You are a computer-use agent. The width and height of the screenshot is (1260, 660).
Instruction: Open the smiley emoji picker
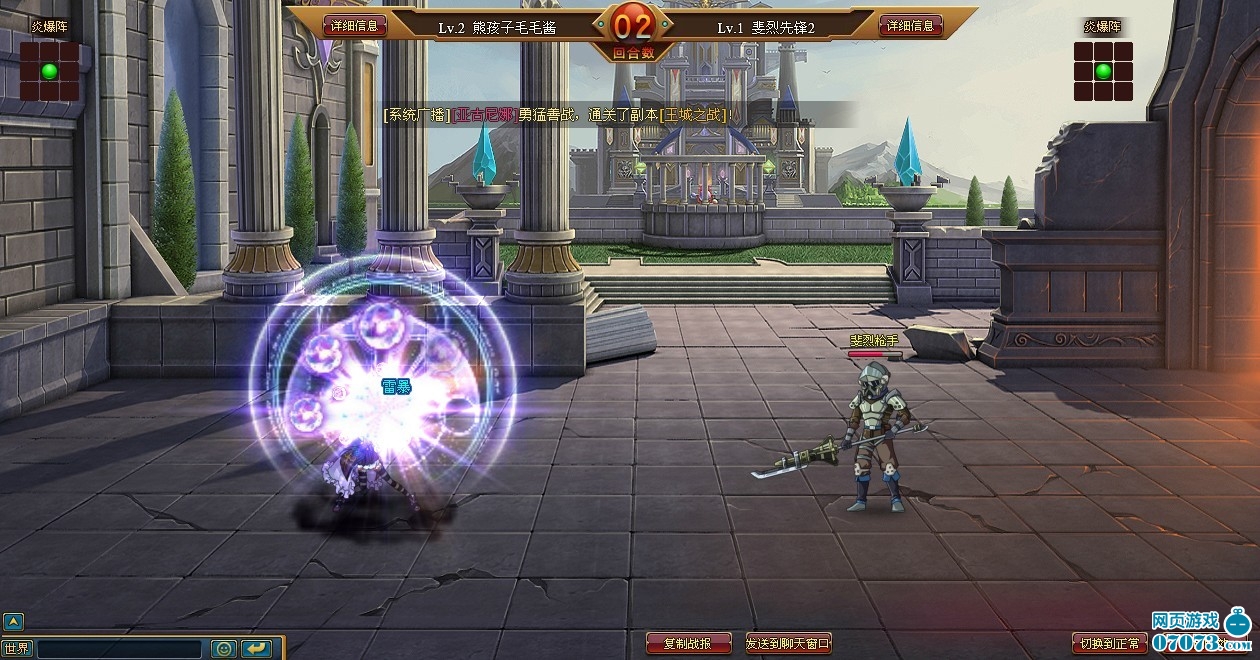pos(223,649)
